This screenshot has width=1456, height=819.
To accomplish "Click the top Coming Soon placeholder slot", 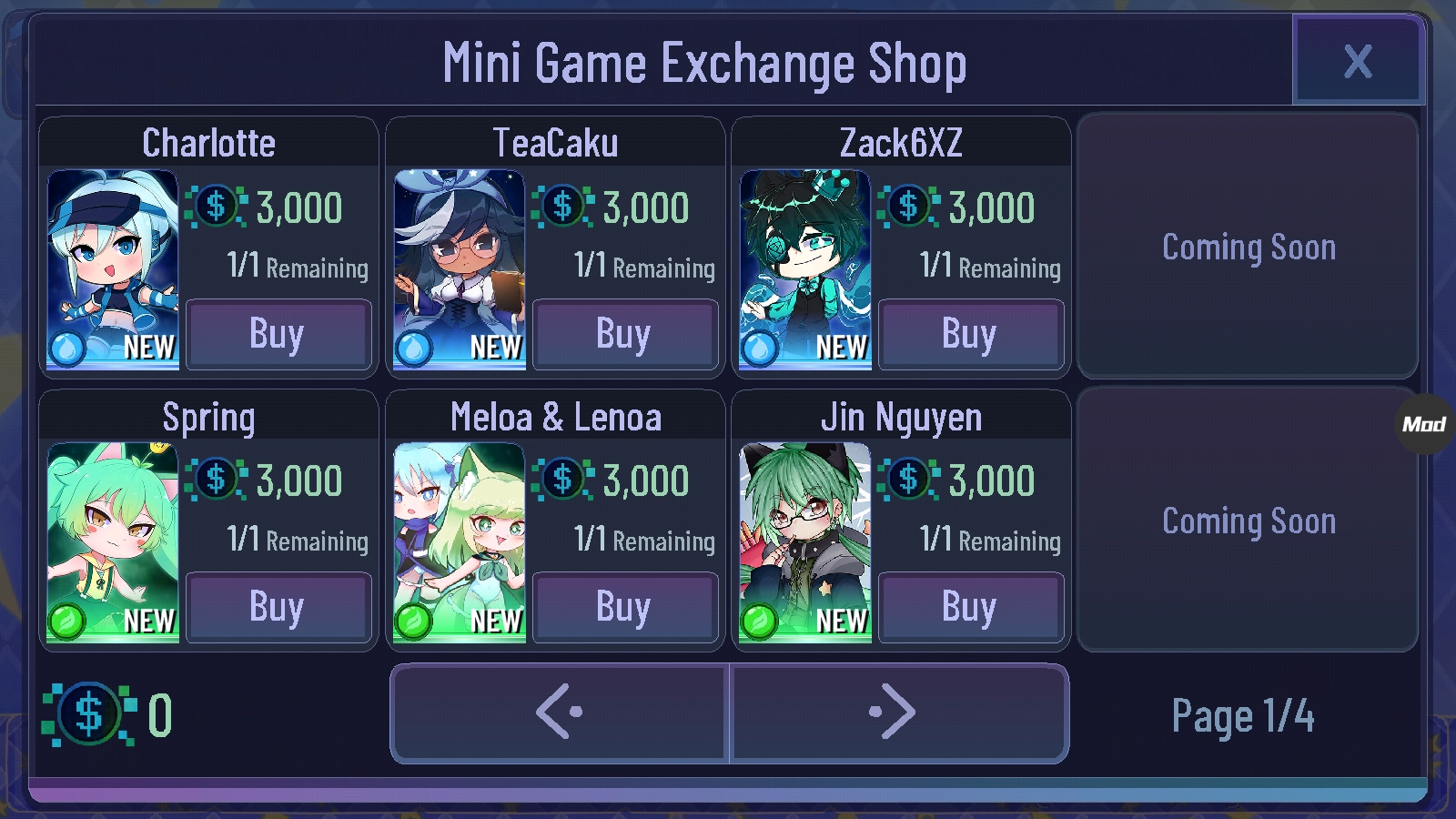I will (1248, 247).
